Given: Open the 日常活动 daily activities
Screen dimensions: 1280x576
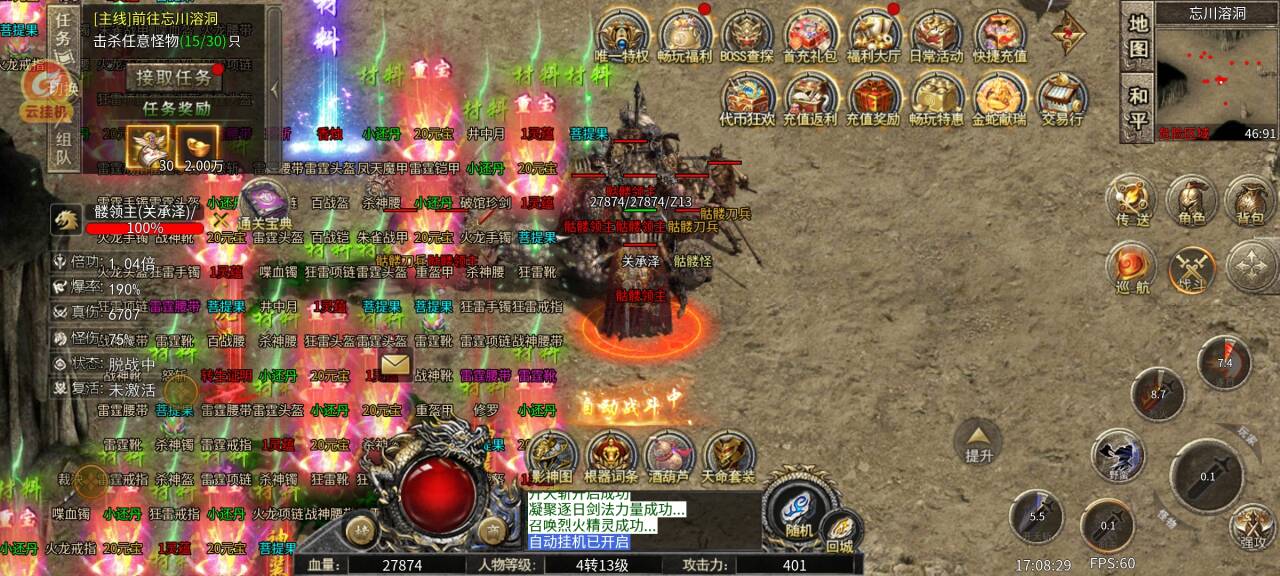Looking at the screenshot, I should (936, 35).
